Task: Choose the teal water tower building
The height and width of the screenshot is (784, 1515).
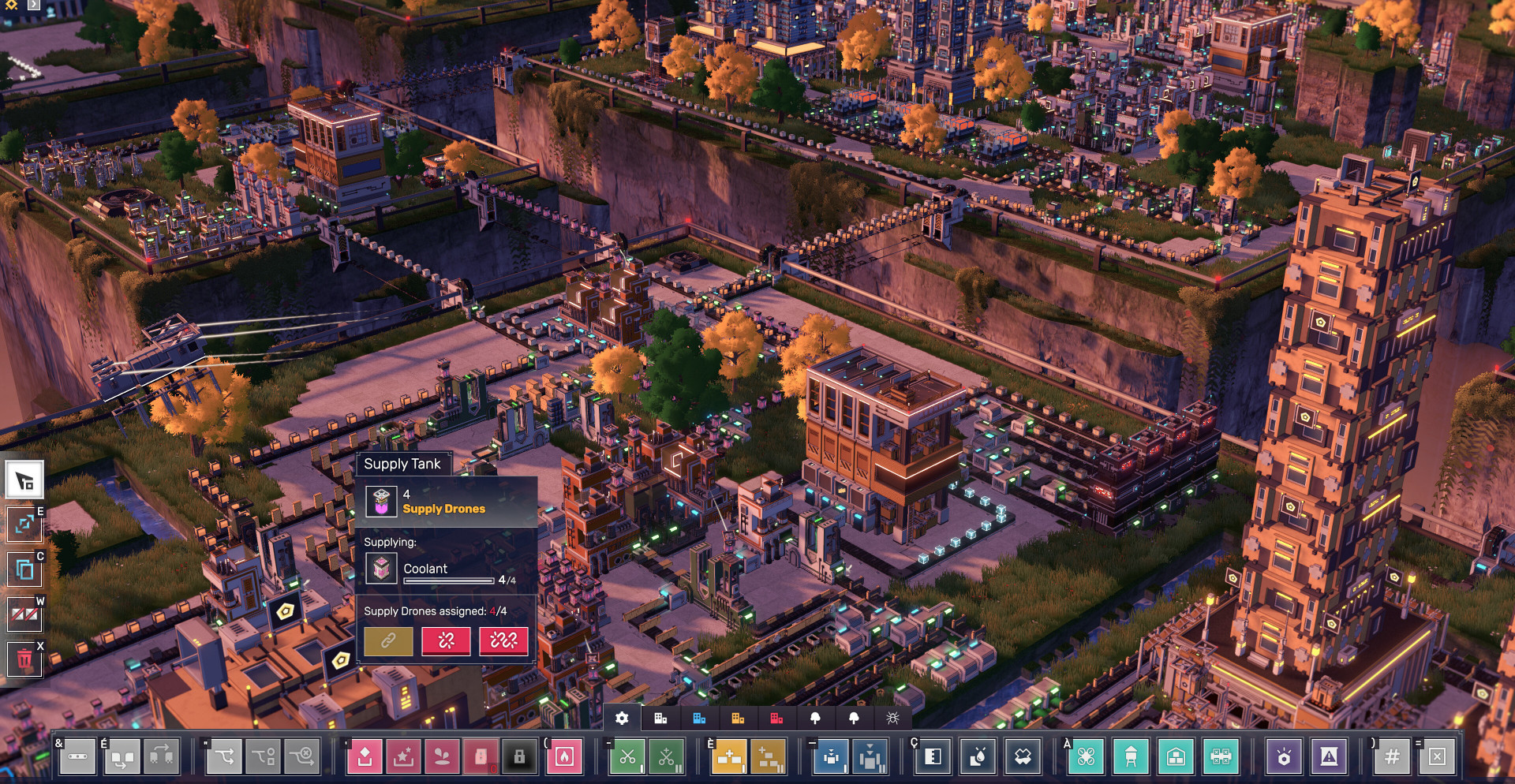Action: [x=1131, y=757]
